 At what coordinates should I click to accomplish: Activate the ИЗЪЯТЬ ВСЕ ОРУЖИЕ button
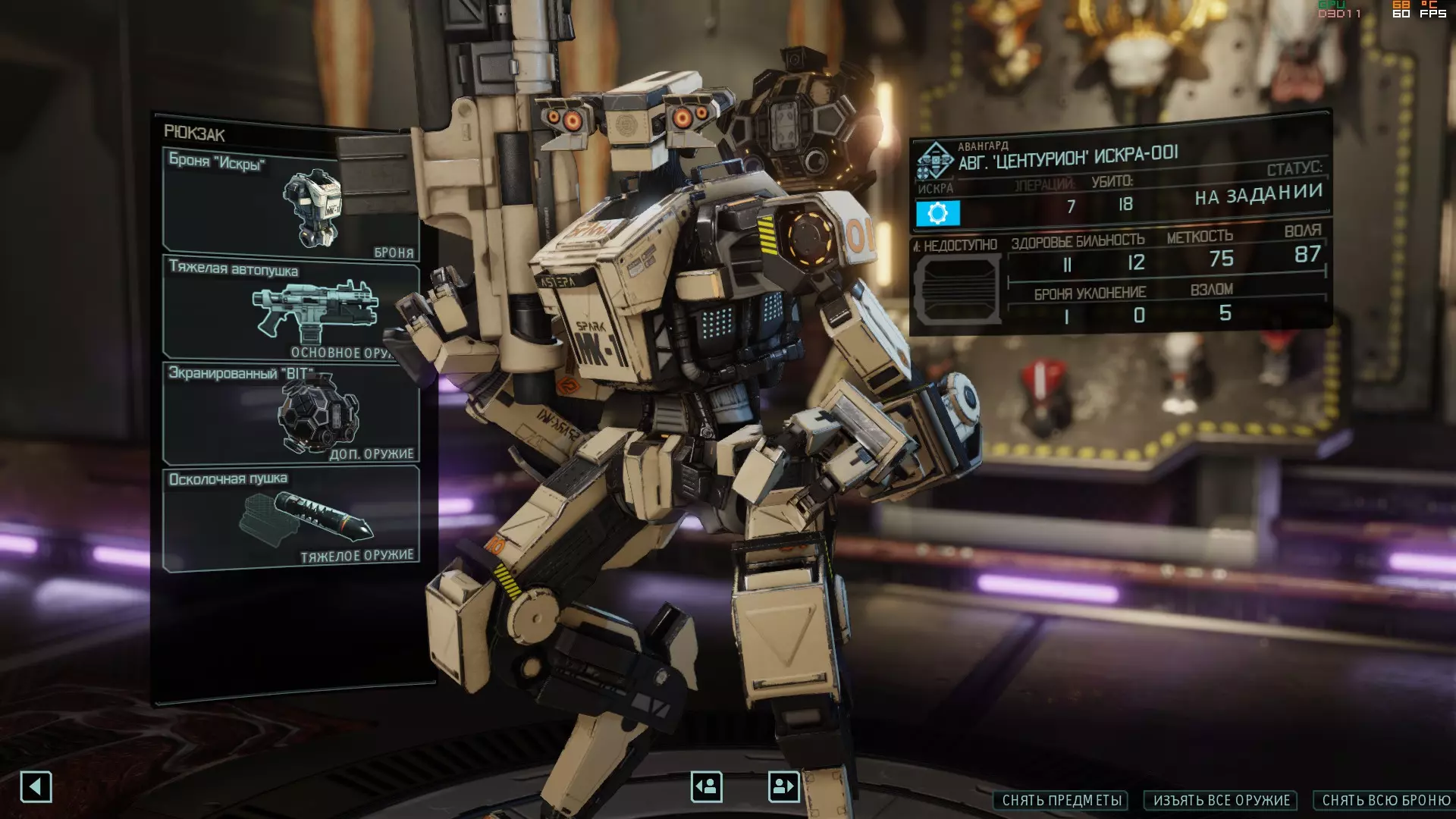[1221, 801]
